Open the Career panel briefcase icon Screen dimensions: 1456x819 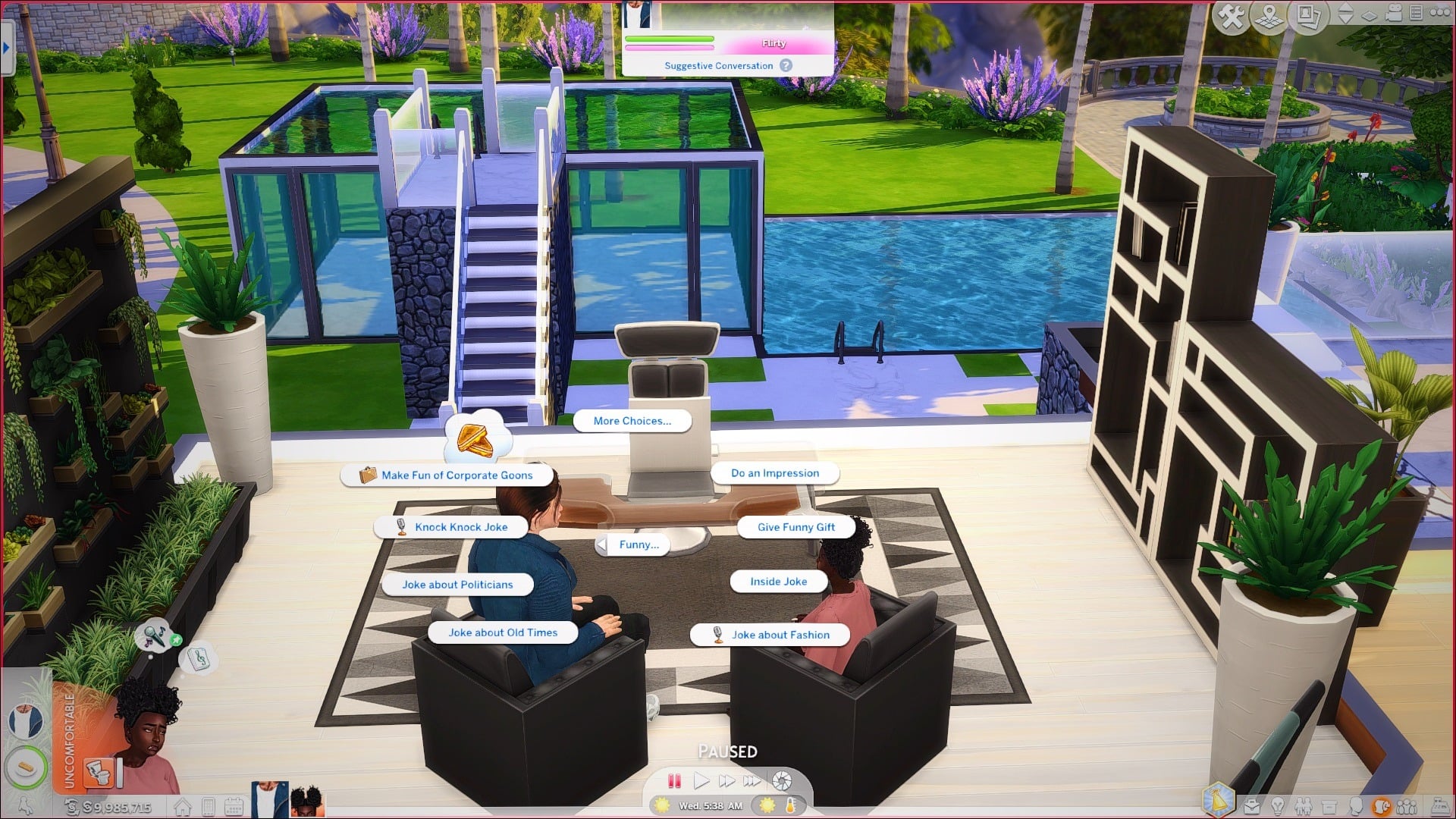pos(1252,806)
